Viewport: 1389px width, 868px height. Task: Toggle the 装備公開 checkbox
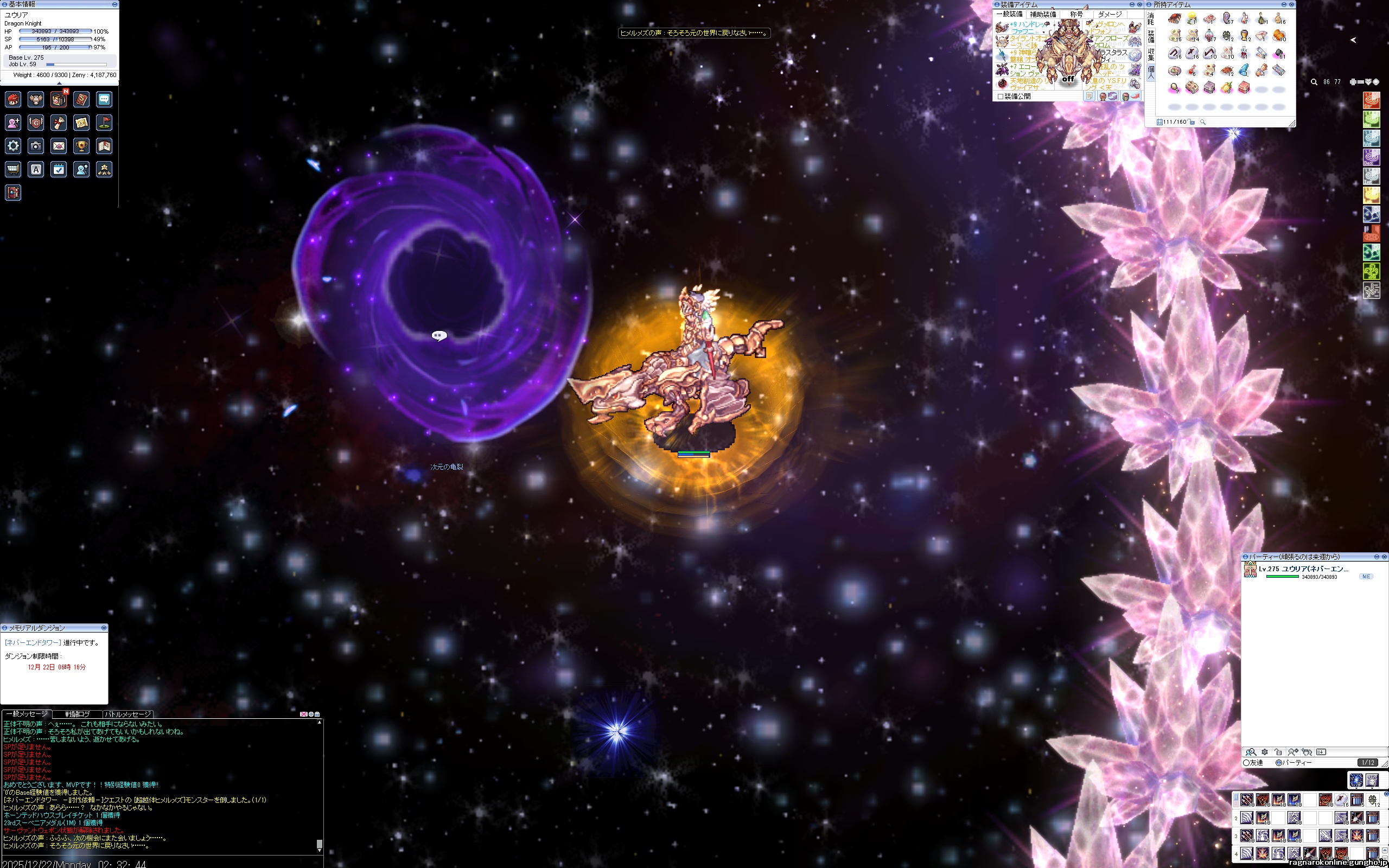coord(1001,97)
